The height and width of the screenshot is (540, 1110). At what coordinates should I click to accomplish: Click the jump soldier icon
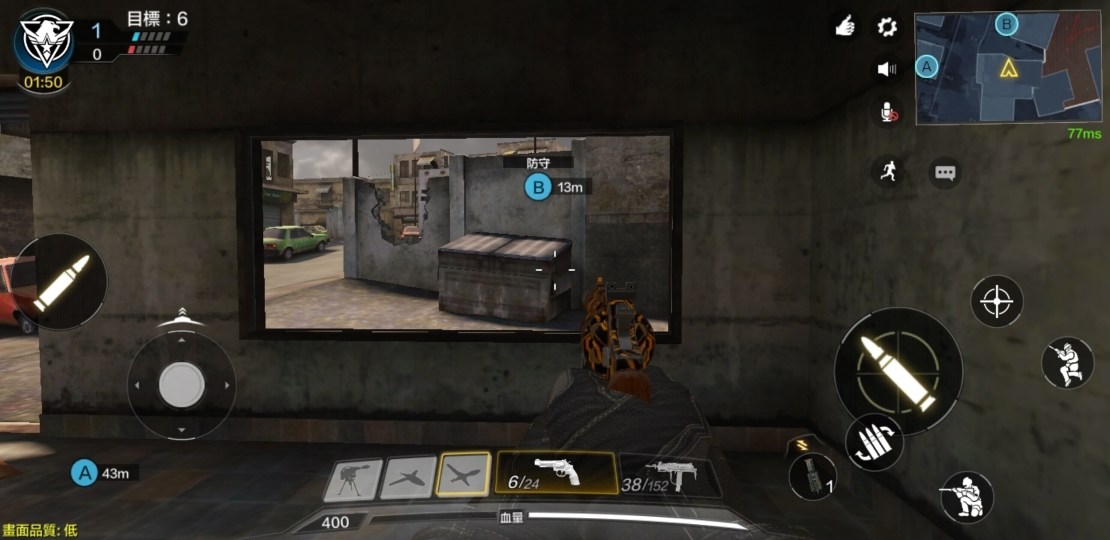tap(1067, 362)
